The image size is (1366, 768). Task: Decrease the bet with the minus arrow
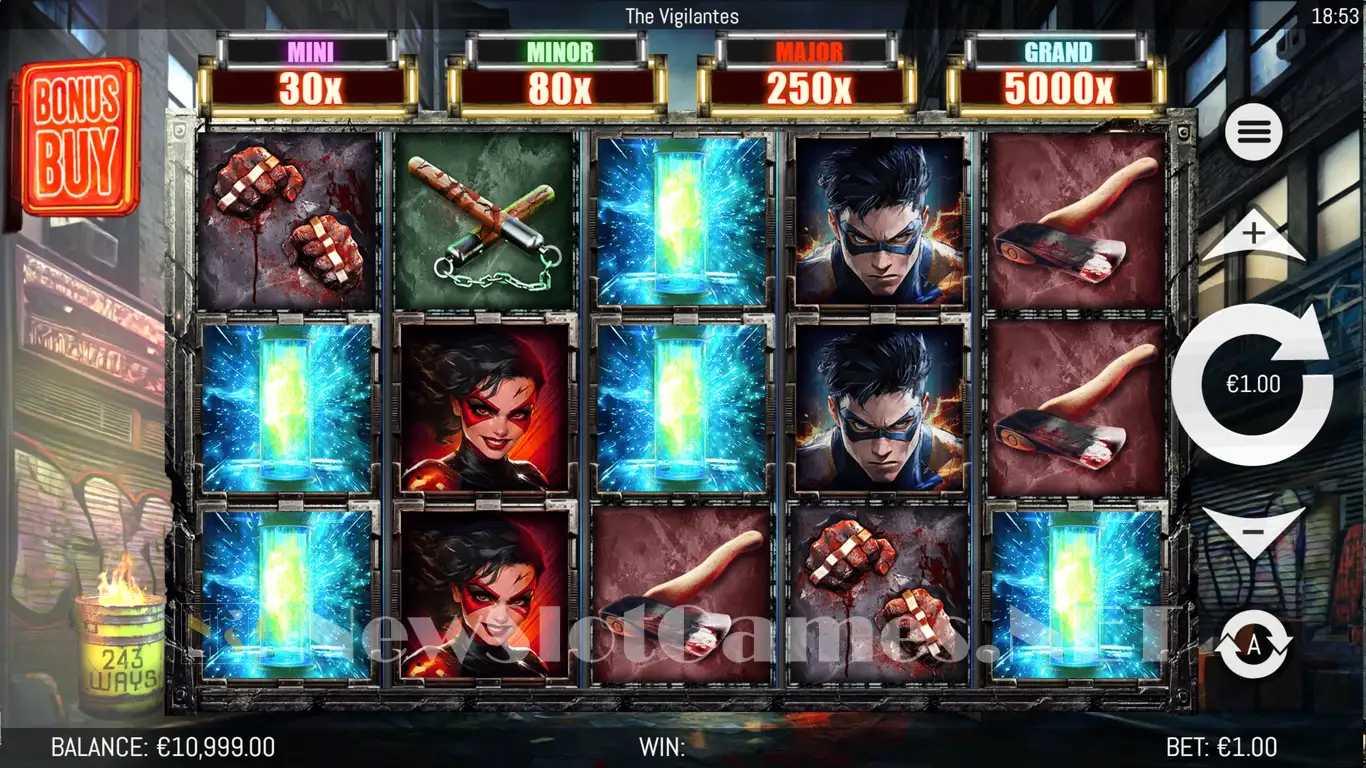1253,531
